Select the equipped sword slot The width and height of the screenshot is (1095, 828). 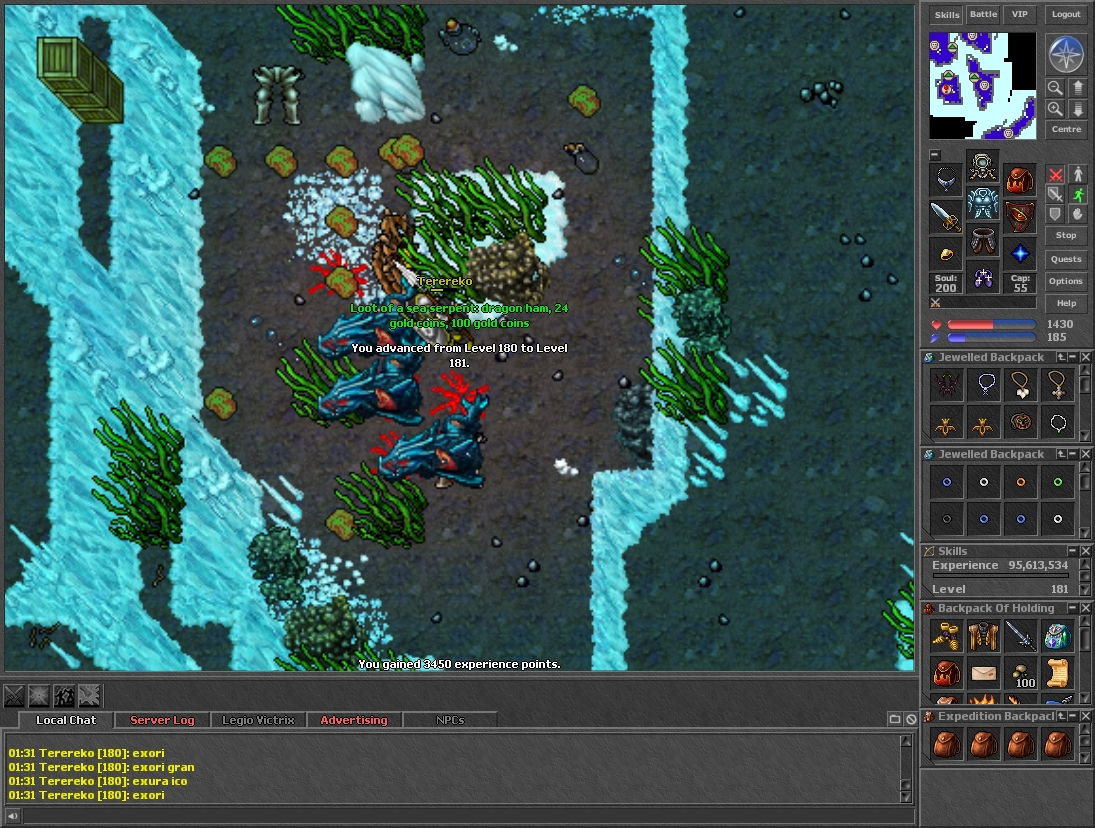tap(946, 217)
